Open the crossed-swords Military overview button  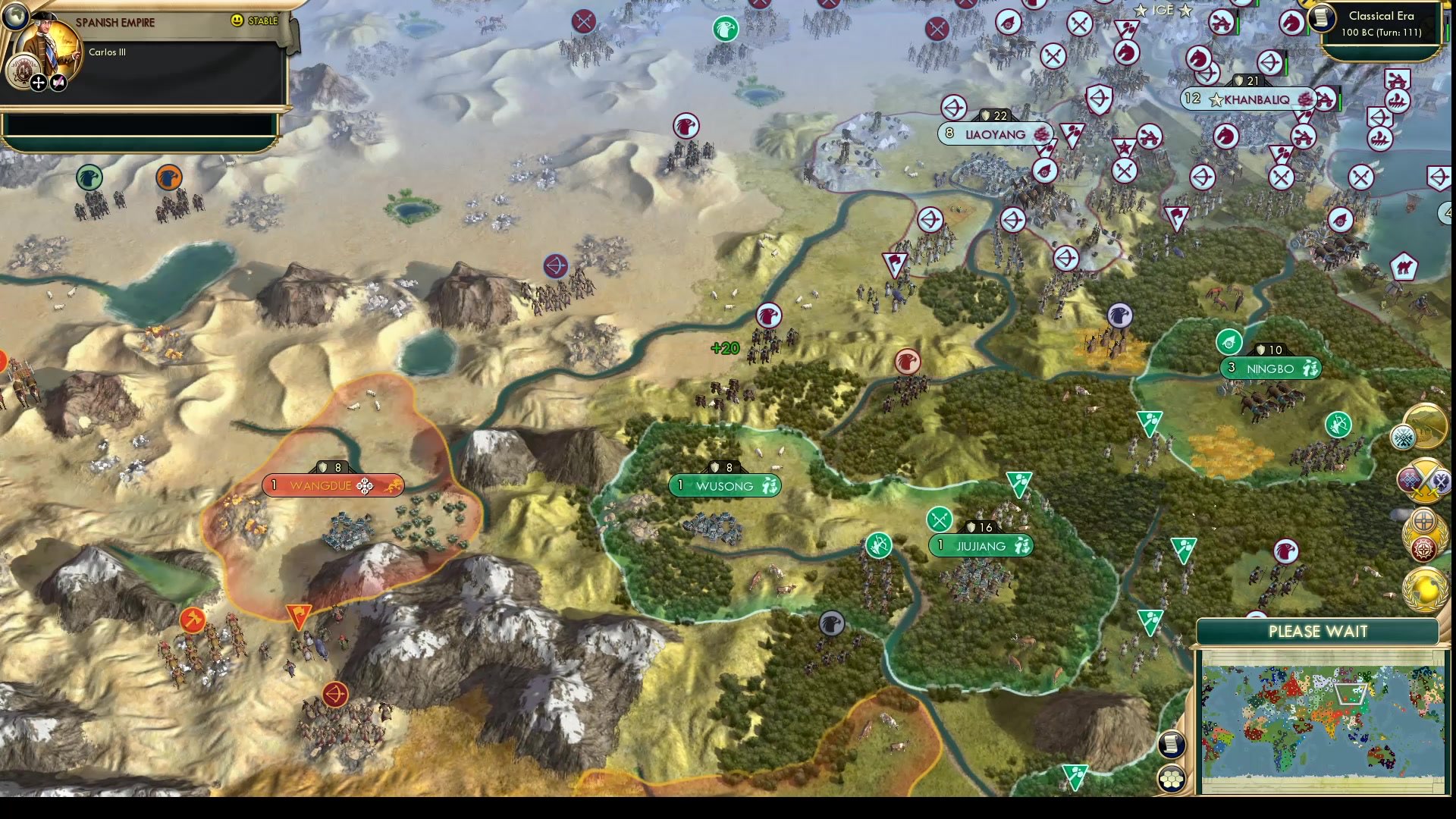[x=1426, y=479]
